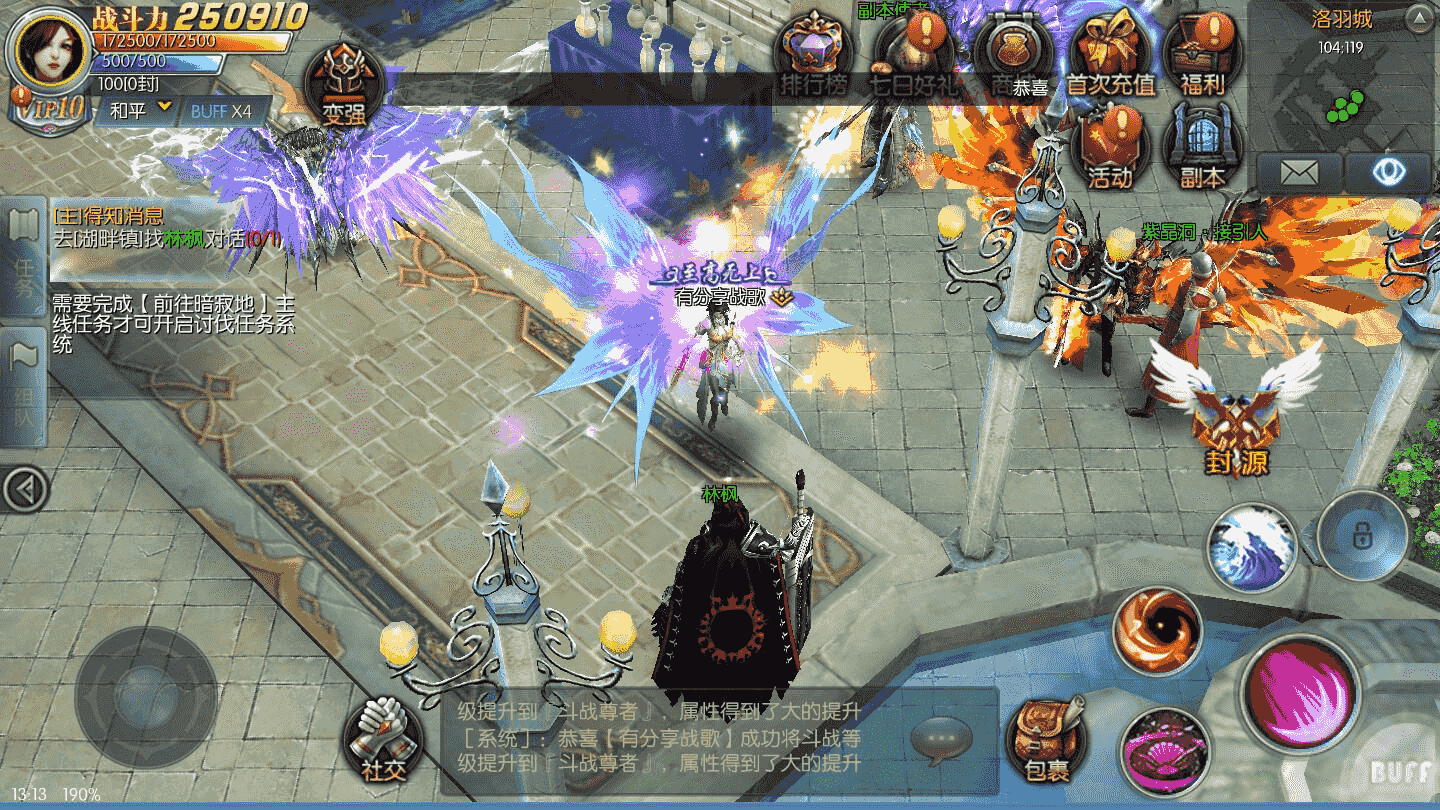Open the 和平 combat mode dropdown
The height and width of the screenshot is (810, 1440).
[139, 111]
